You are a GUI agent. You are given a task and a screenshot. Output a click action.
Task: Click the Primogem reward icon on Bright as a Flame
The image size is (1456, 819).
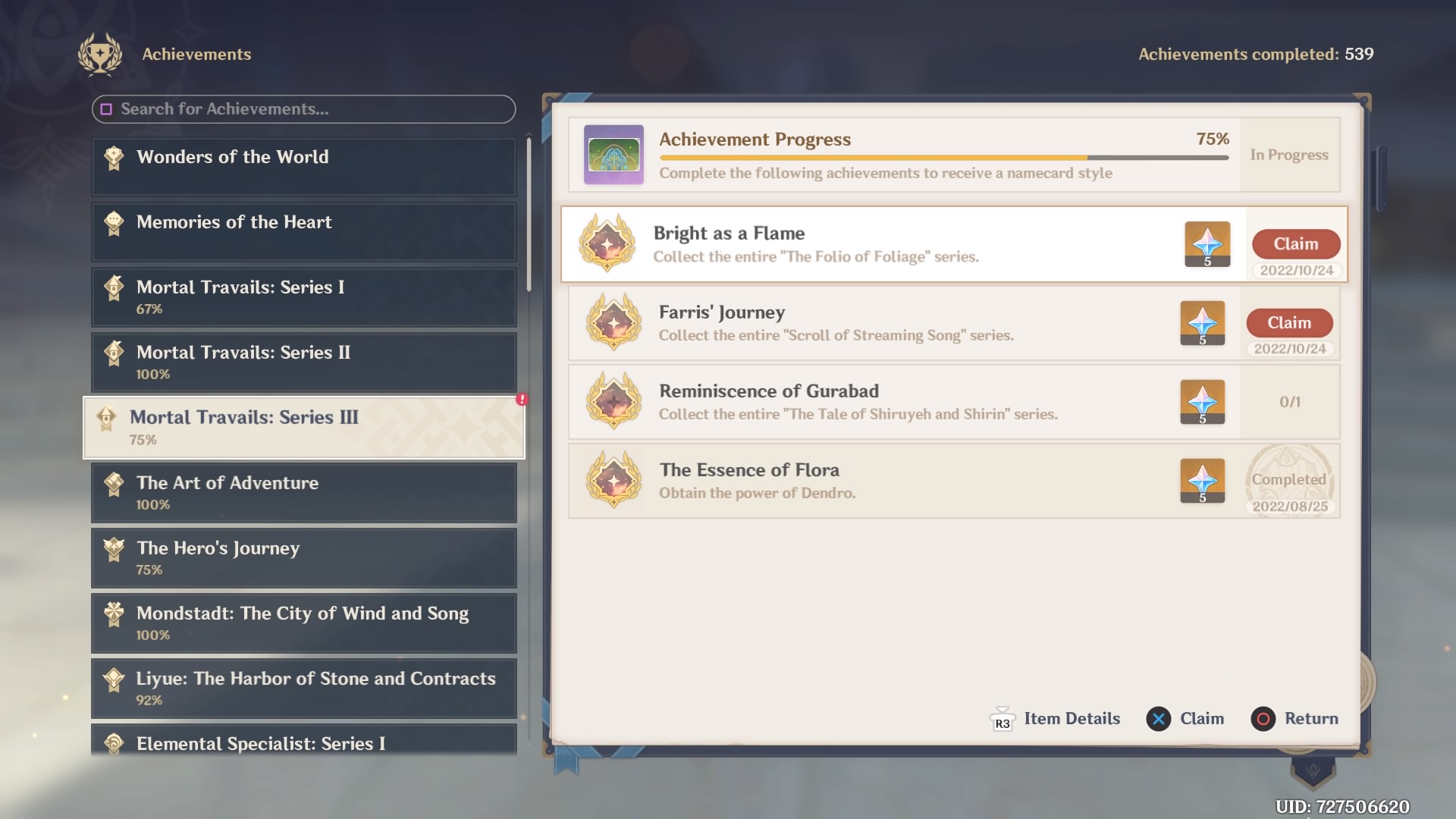point(1207,244)
